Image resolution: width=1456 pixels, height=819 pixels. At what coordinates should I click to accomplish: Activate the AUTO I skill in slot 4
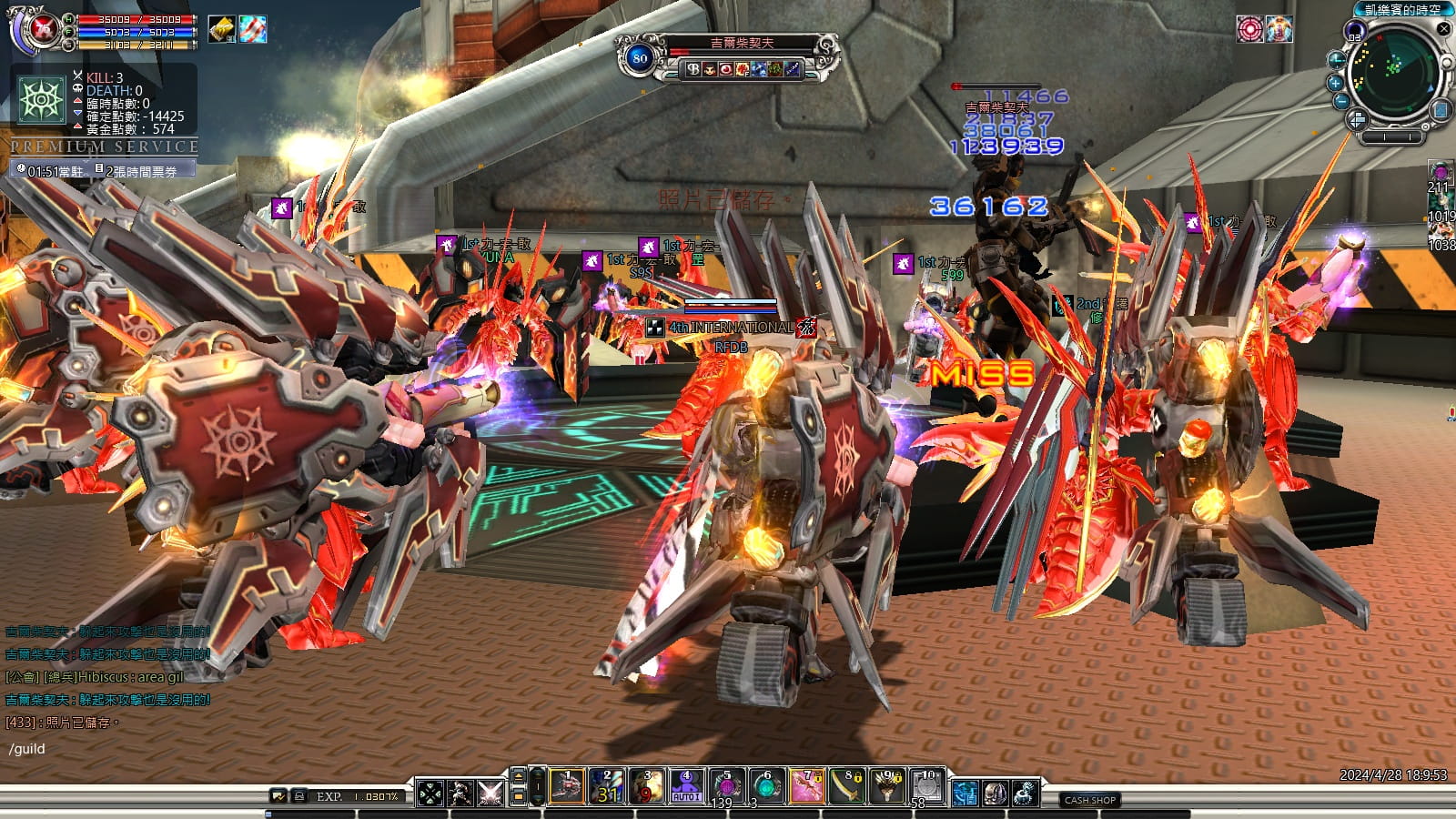tap(686, 787)
